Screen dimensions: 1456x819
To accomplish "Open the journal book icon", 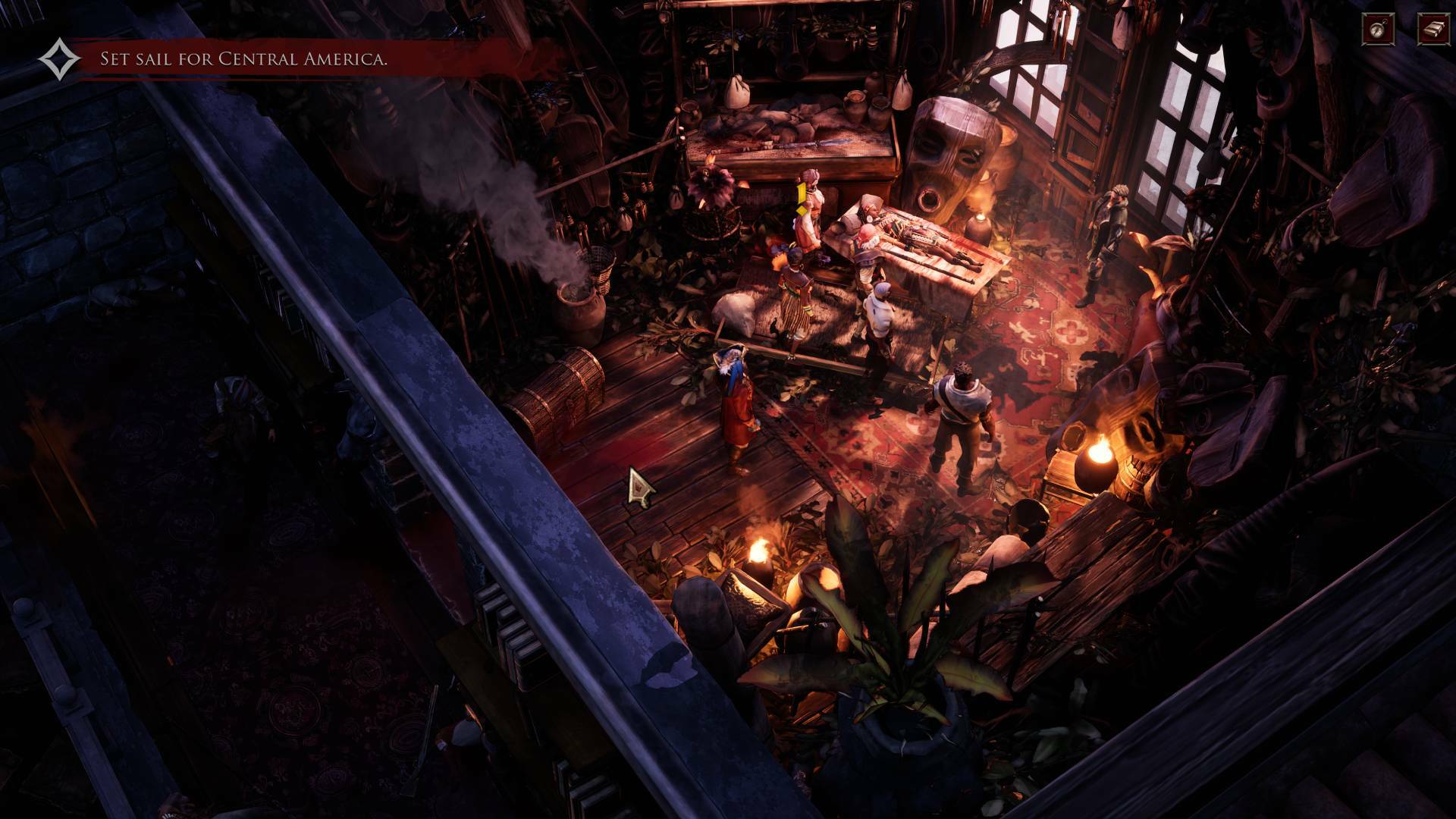I will (1433, 29).
